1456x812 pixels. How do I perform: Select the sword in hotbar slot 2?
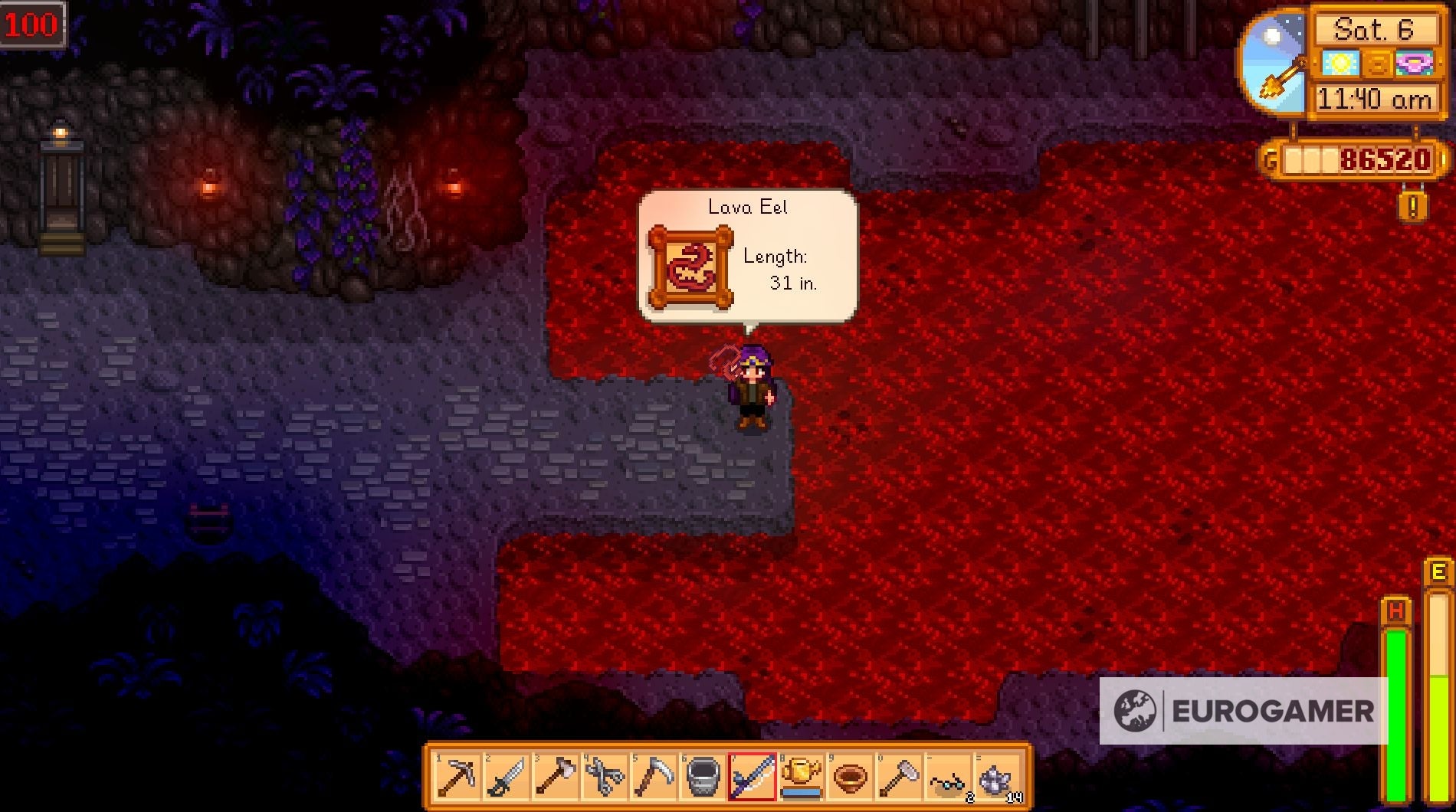tap(507, 776)
